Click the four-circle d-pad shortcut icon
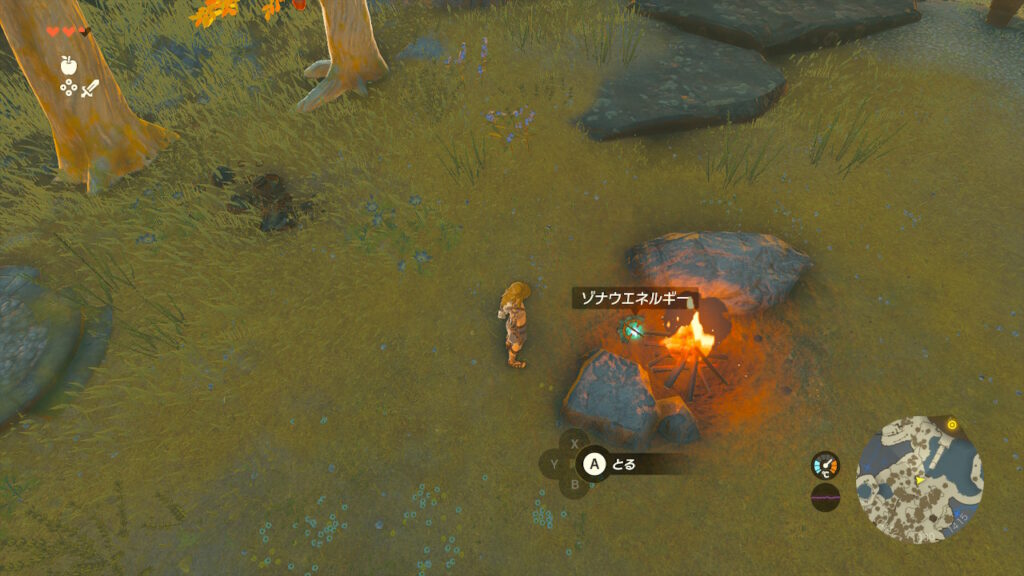This screenshot has height=576, width=1024. click(x=68, y=88)
